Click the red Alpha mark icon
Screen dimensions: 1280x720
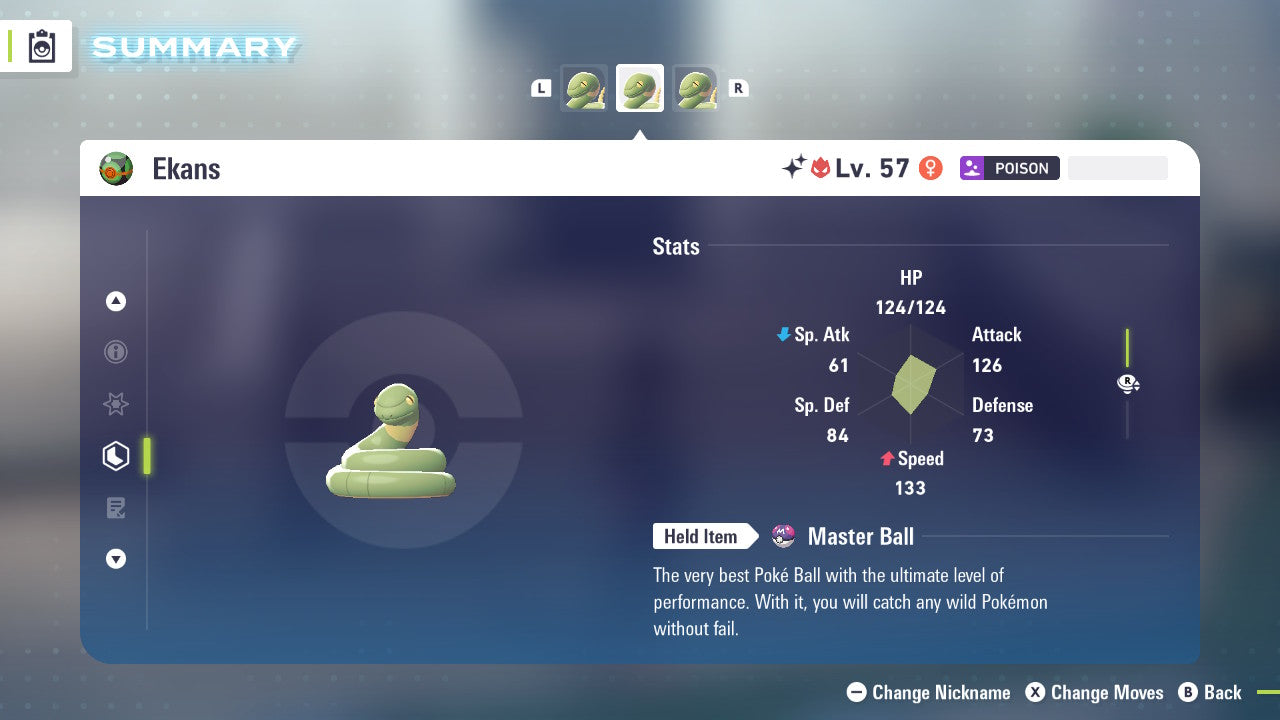click(x=820, y=168)
